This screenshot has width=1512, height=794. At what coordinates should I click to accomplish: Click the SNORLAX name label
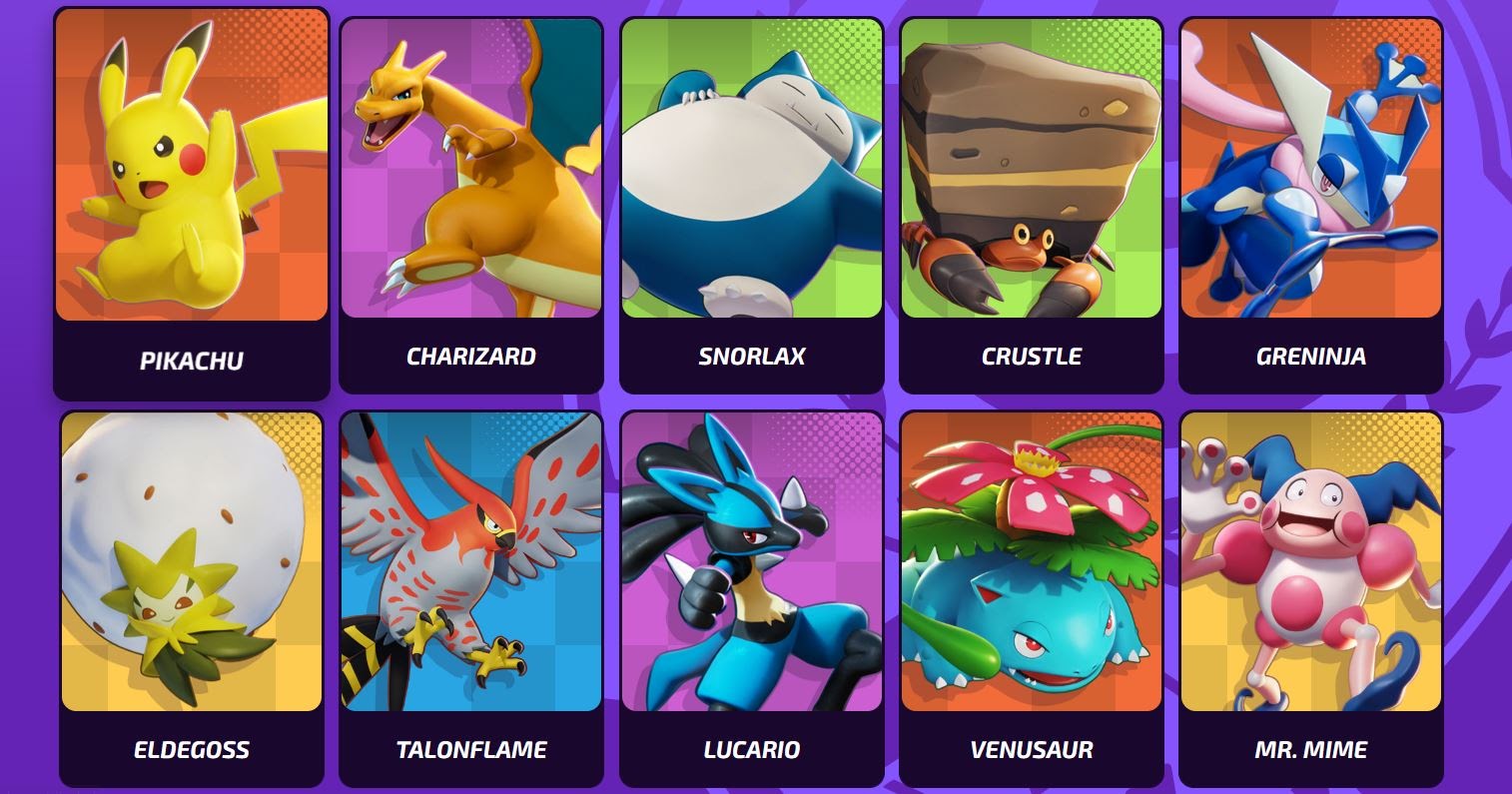tap(751, 356)
